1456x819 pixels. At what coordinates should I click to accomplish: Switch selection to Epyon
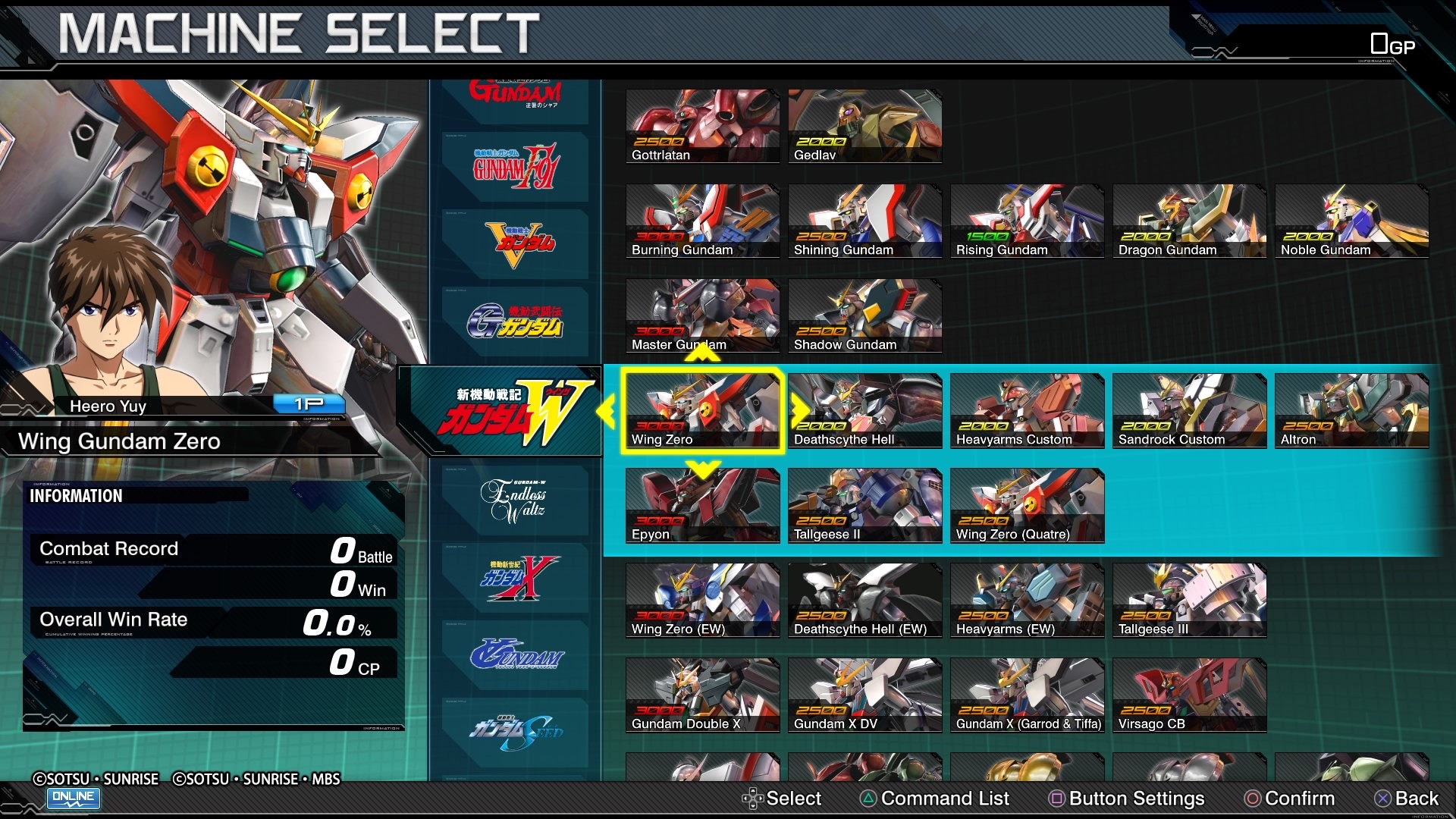click(701, 506)
